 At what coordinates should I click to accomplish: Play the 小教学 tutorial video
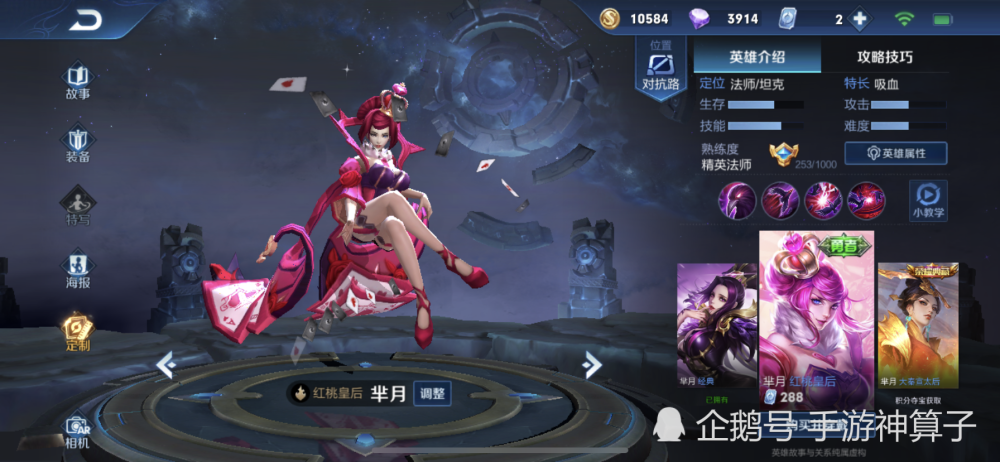click(928, 198)
